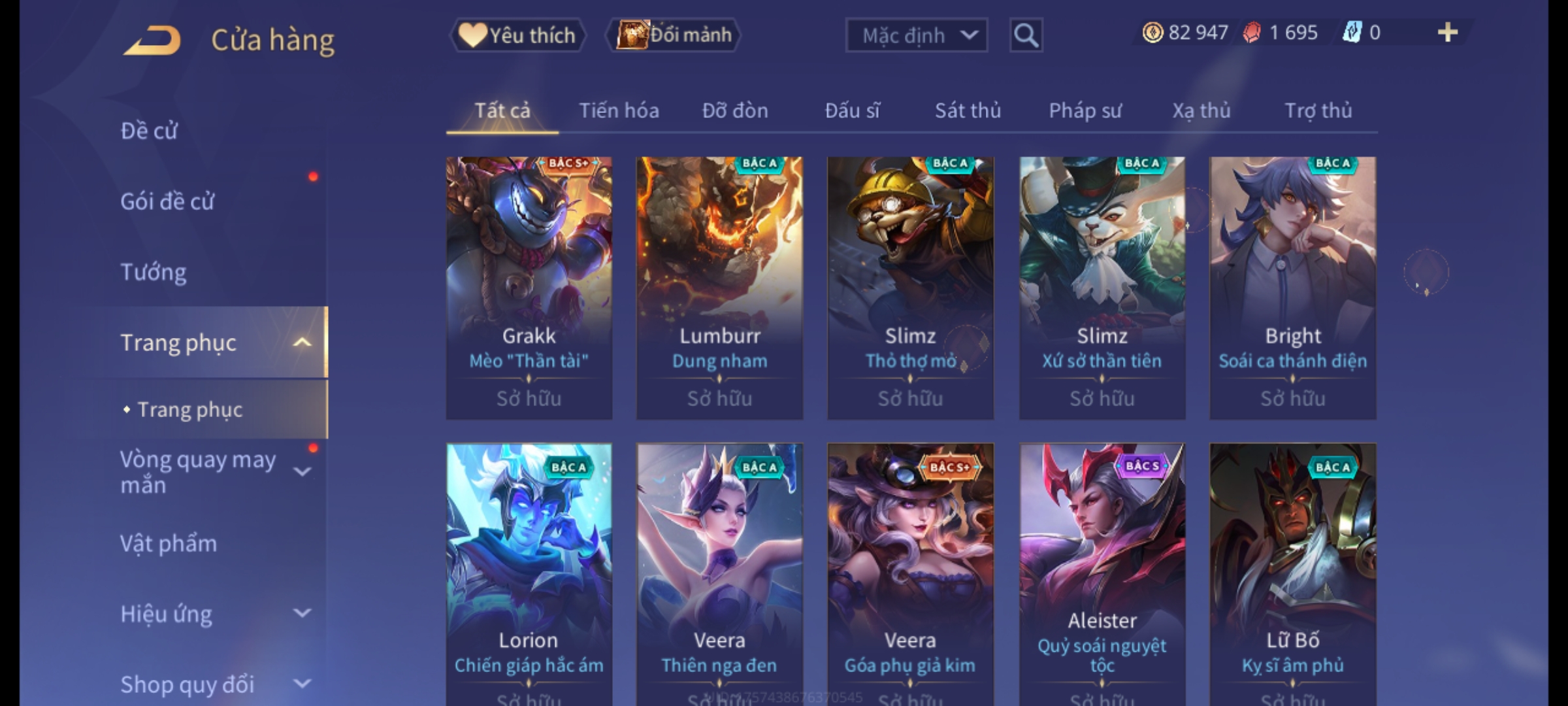Screen dimensions: 1568x706
Task: Open the Đề cử menu entry
Action: tap(149, 131)
